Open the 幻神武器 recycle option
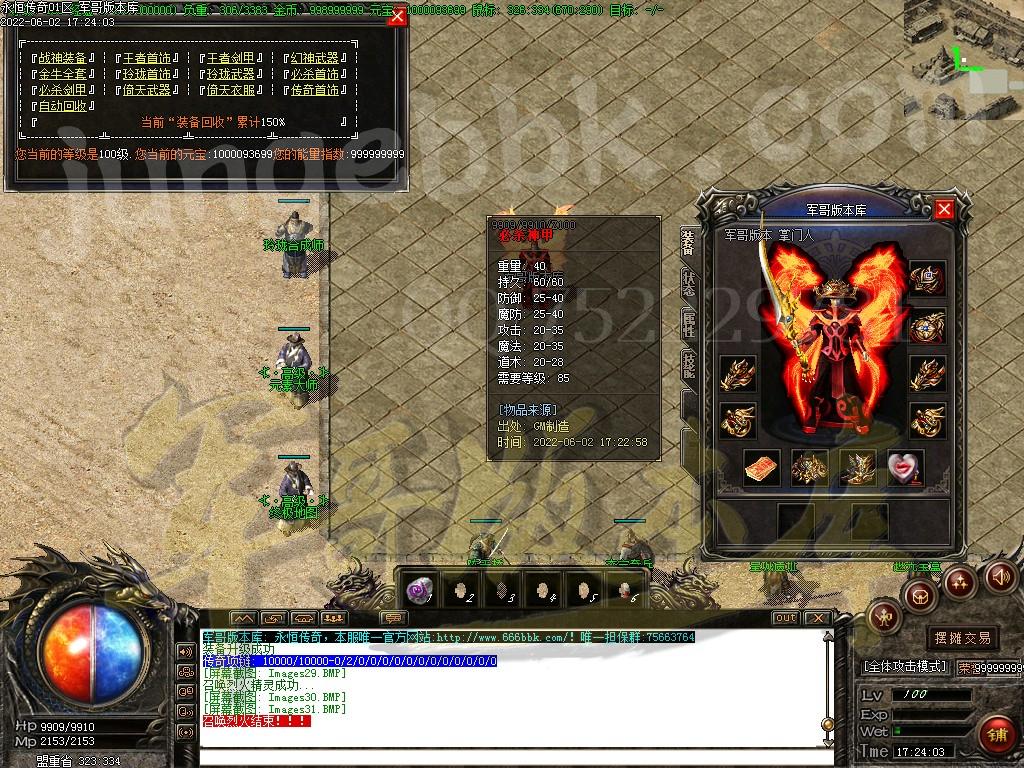The width and height of the screenshot is (1024, 768). click(316, 58)
